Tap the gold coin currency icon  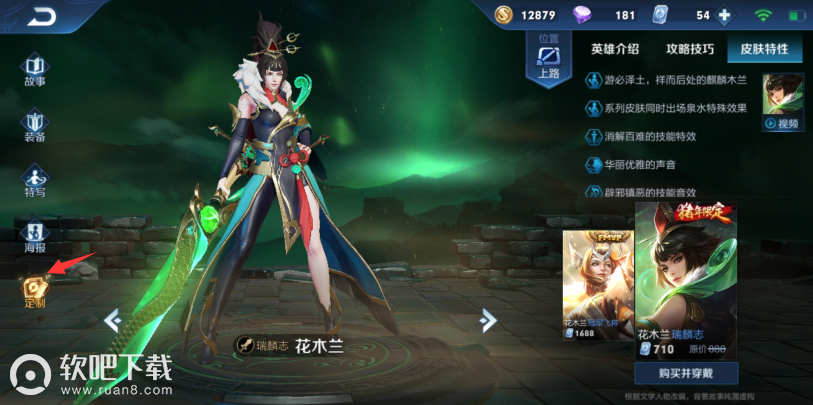click(x=504, y=15)
